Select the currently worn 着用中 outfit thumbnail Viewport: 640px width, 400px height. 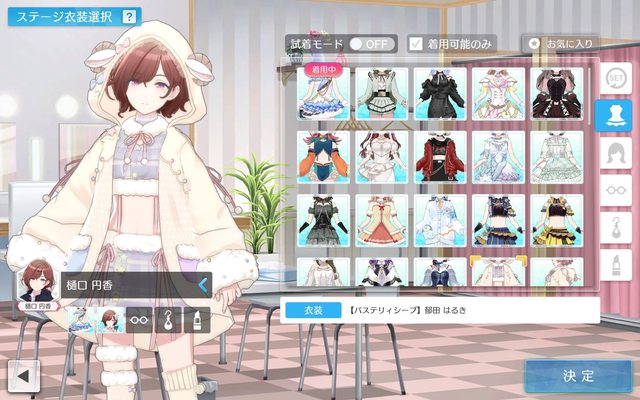tap(323, 94)
